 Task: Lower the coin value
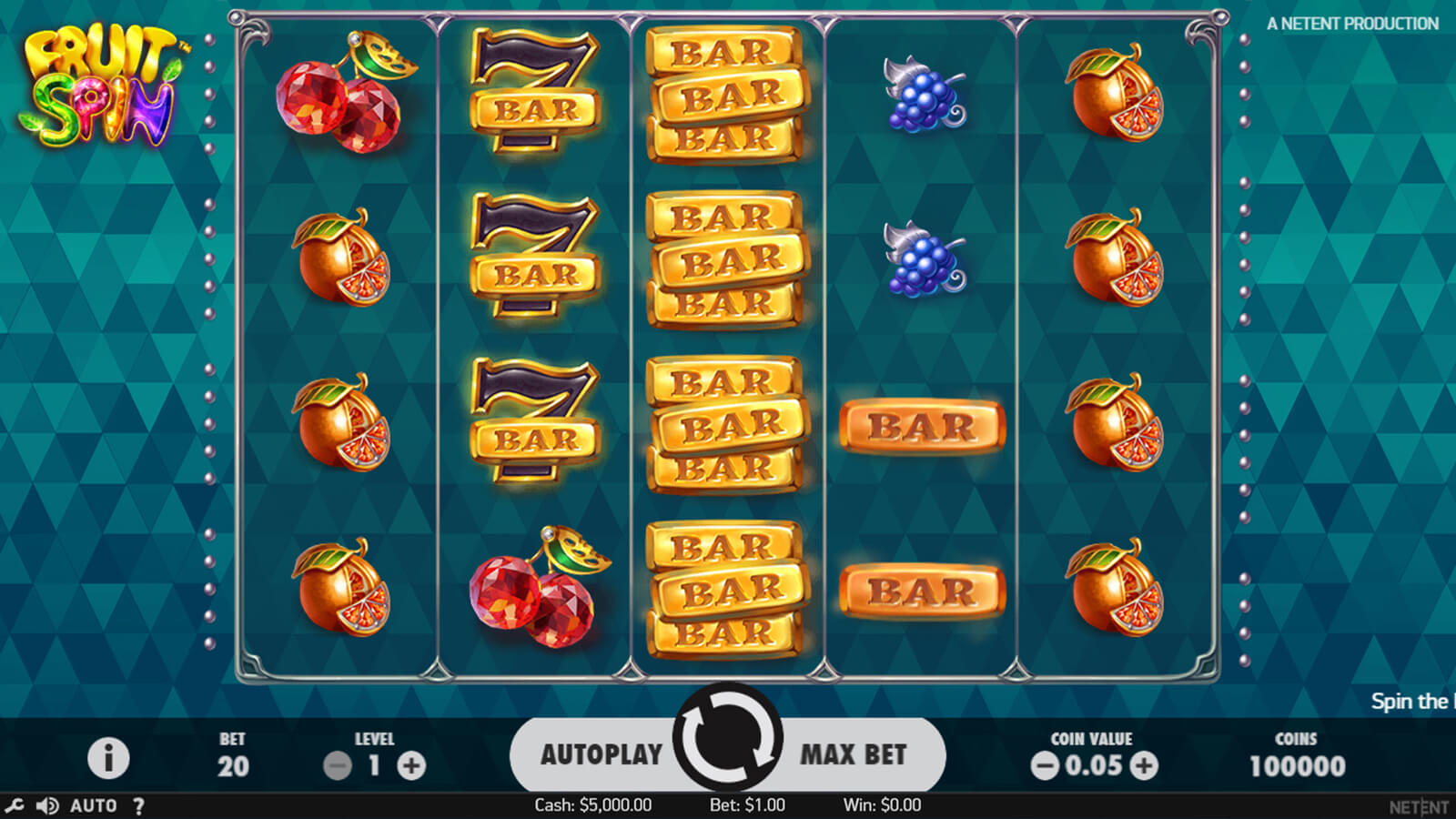[x=1045, y=766]
